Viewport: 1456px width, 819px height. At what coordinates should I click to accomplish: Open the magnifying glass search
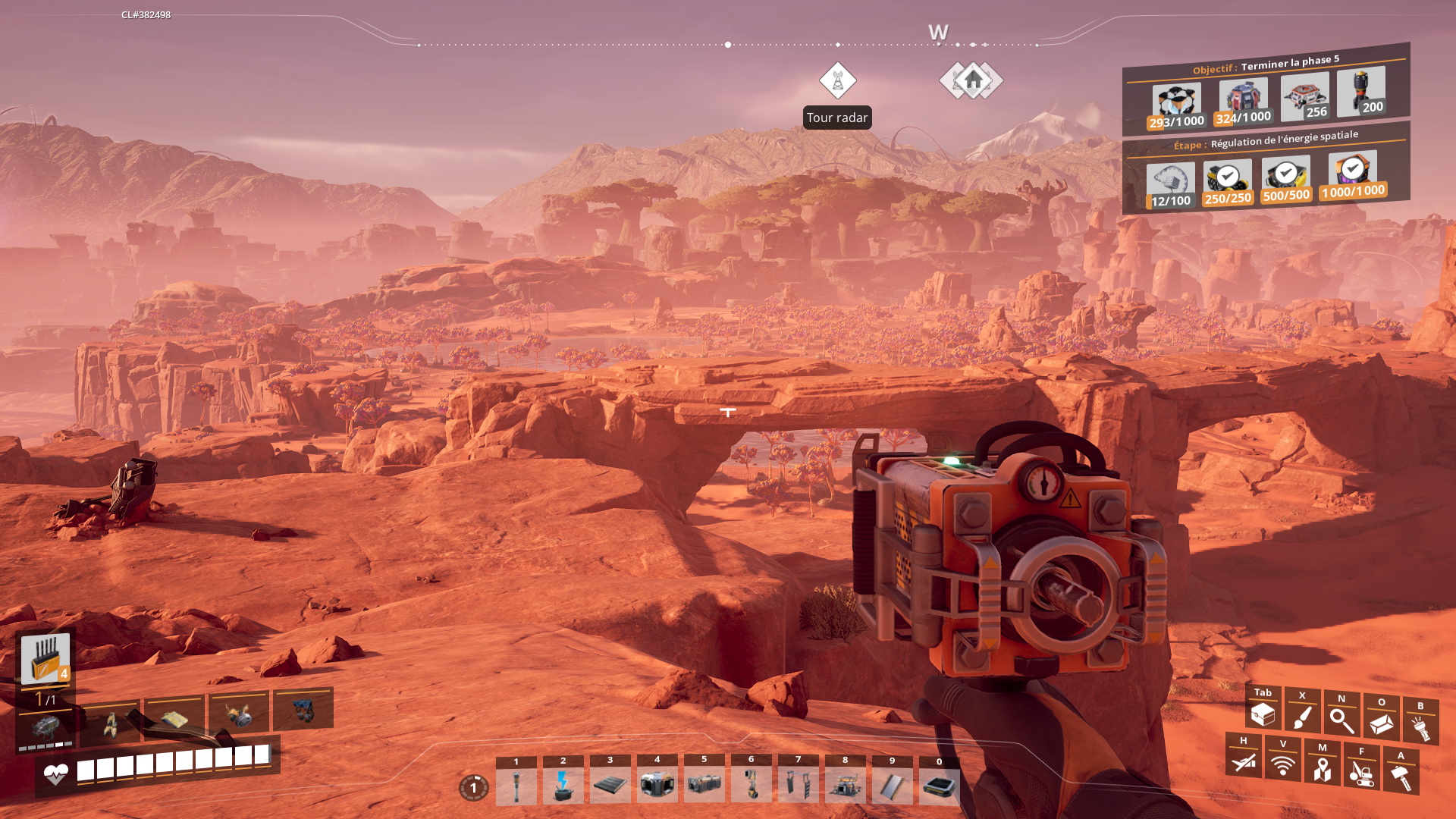coord(1341,720)
